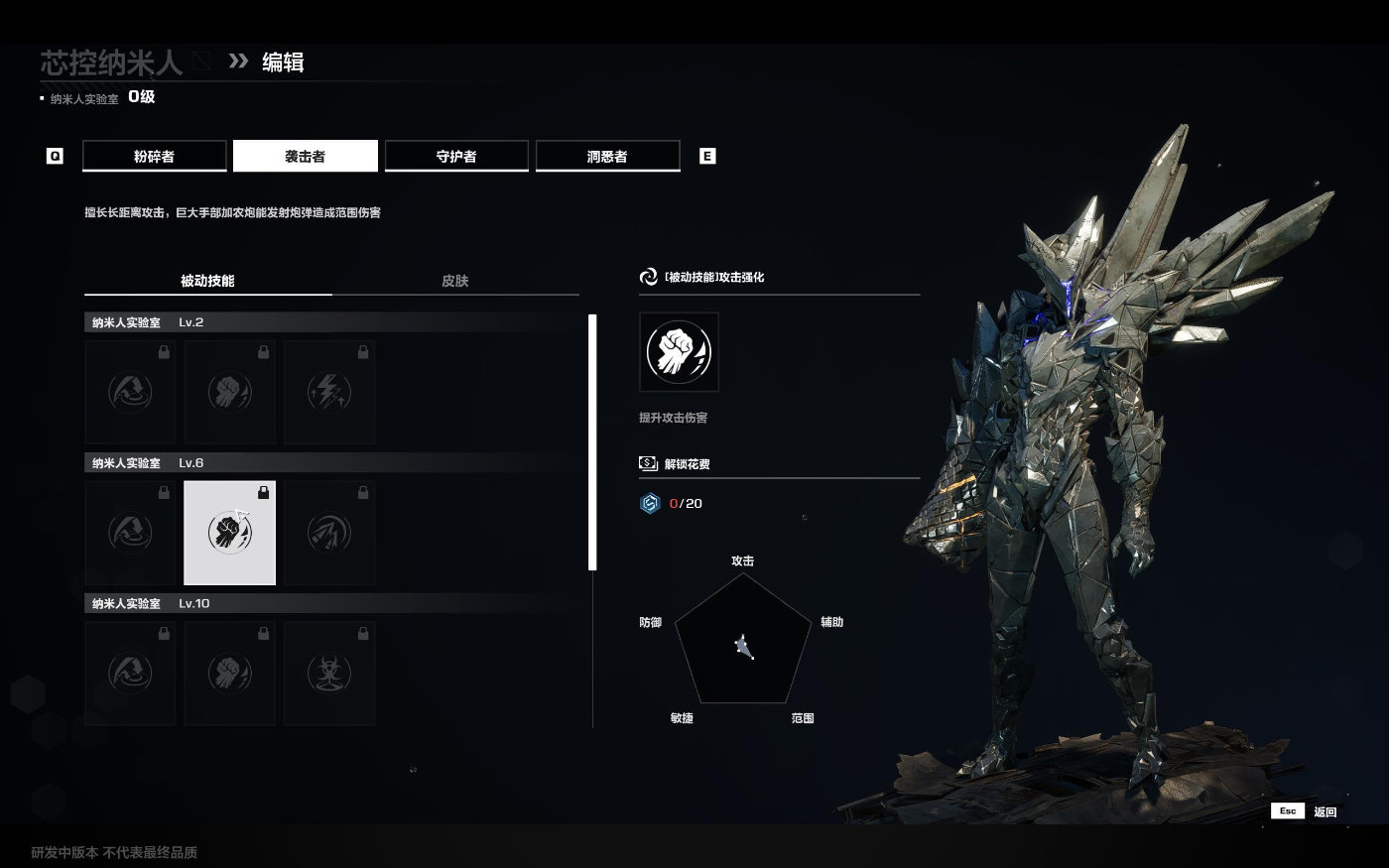Viewport: 1389px width, 868px height.
Task: Open the 守护者 class tab
Action: 456,156
